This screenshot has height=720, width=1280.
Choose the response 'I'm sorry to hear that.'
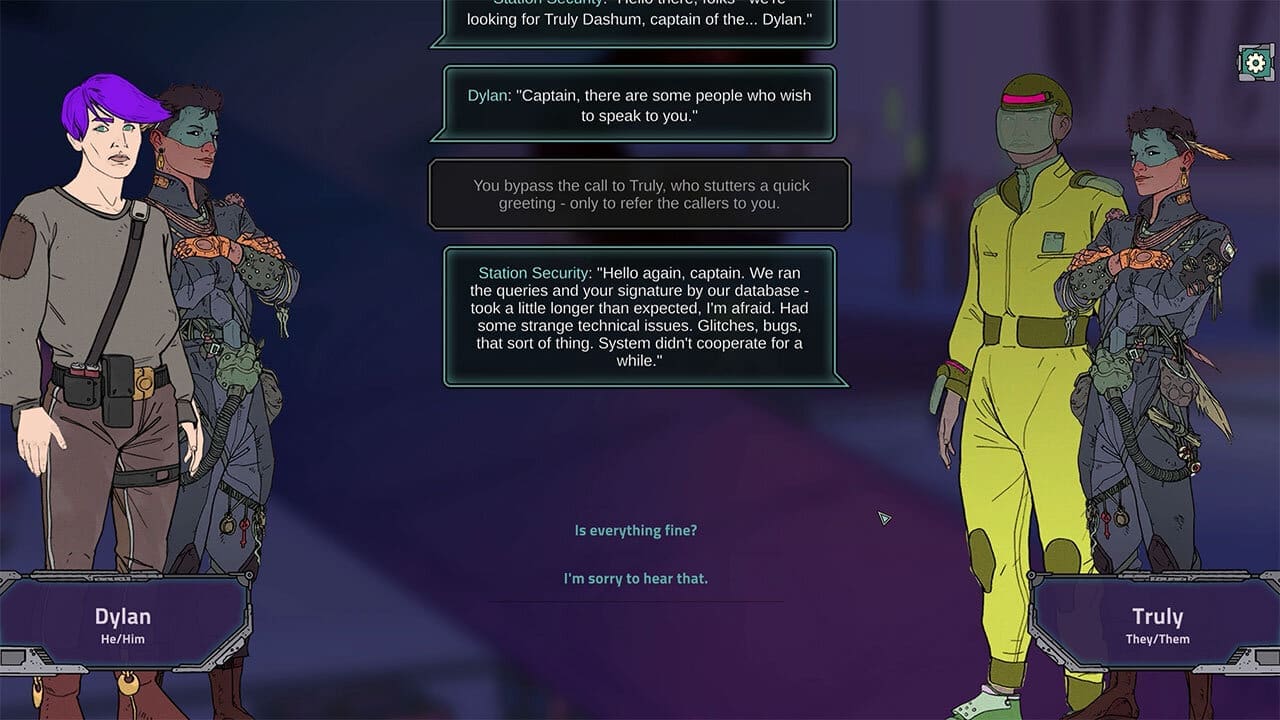pyautogui.click(x=637, y=578)
